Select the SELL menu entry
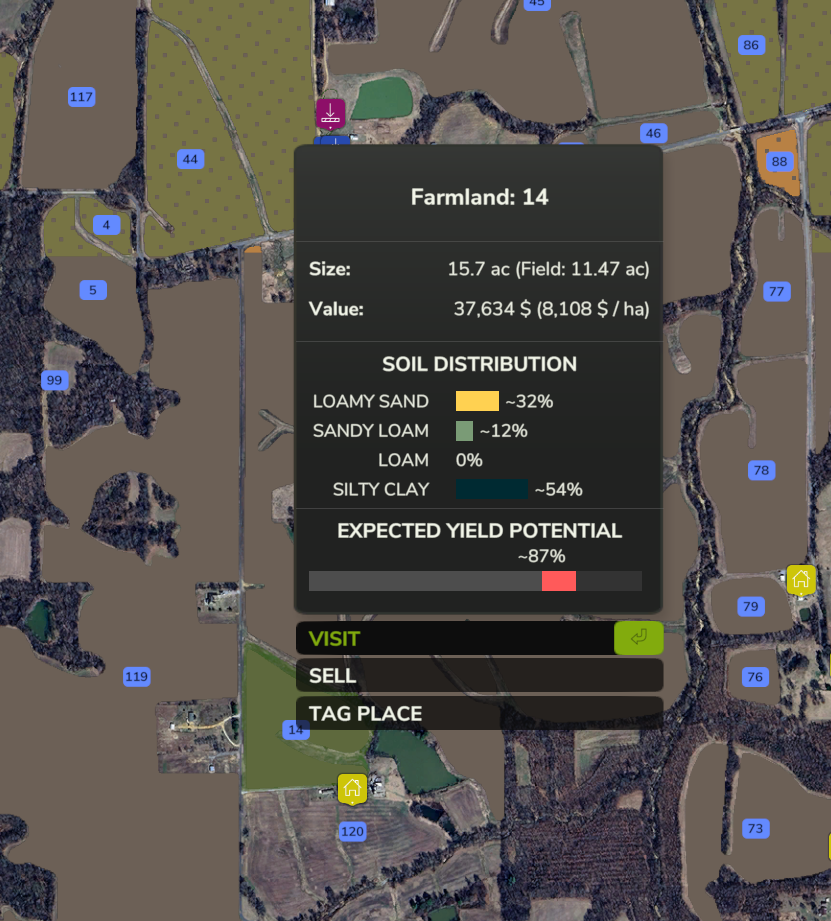Viewport: 831px width, 921px height. point(478,676)
